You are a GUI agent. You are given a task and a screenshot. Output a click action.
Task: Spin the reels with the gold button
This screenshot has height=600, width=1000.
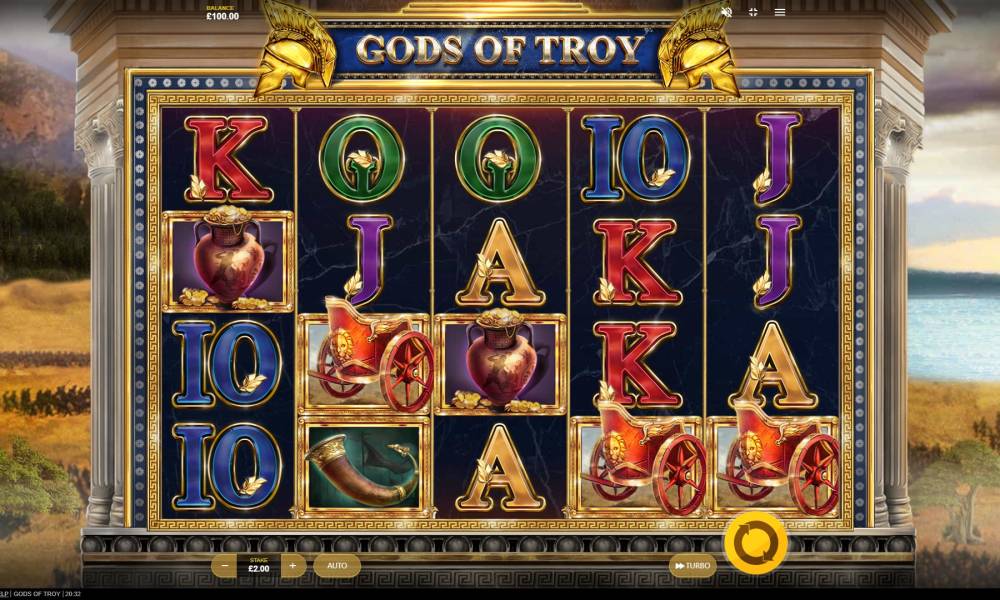click(755, 543)
